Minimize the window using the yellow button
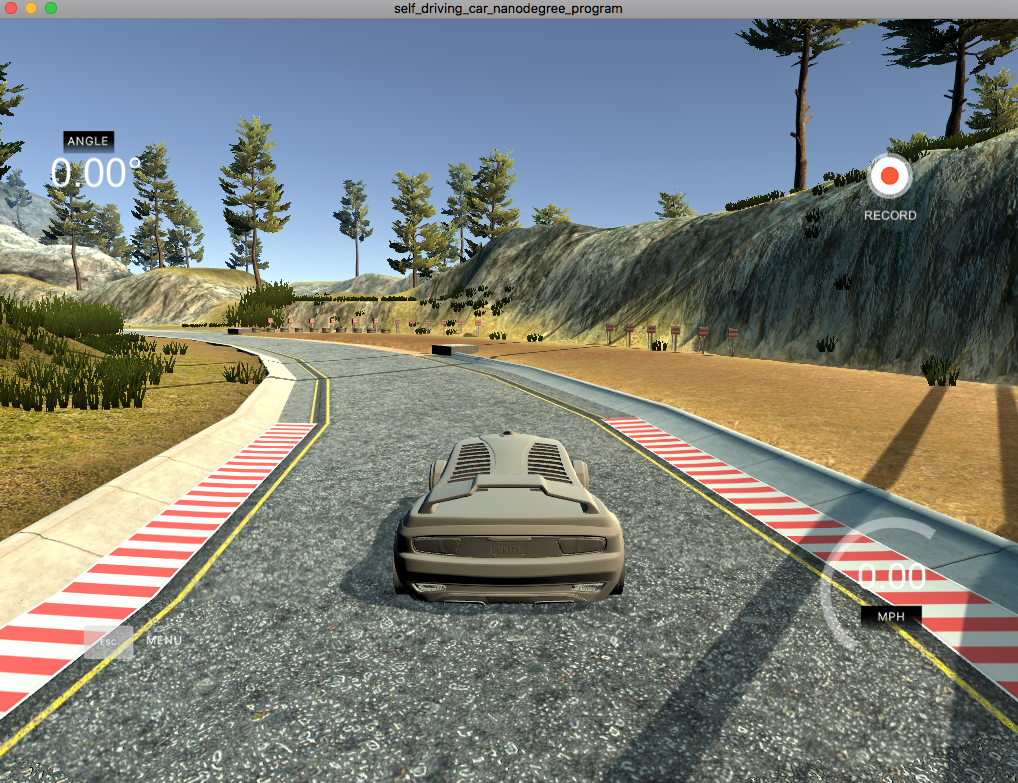Viewport: 1018px width, 783px height. [31, 8]
